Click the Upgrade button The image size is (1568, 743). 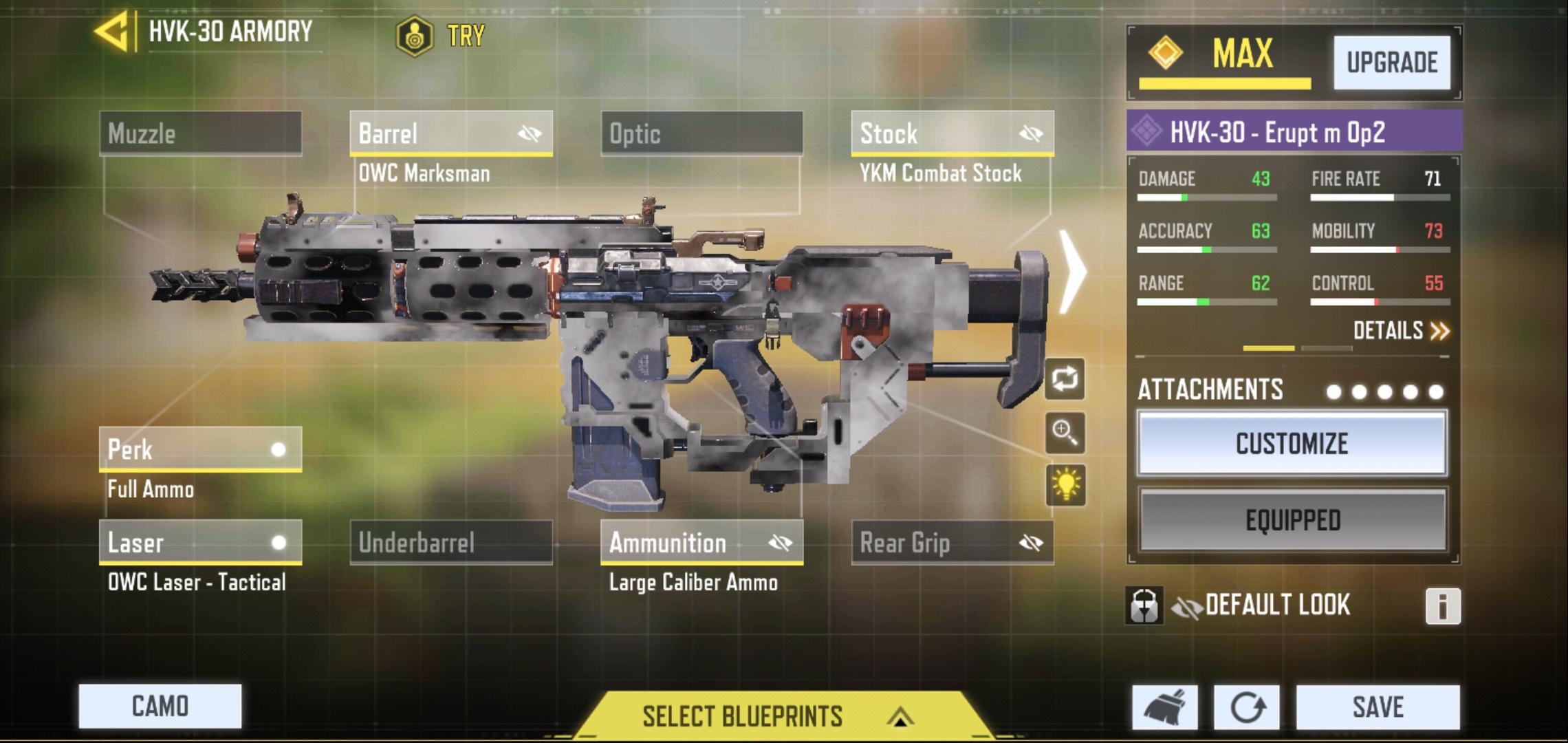click(x=1391, y=63)
